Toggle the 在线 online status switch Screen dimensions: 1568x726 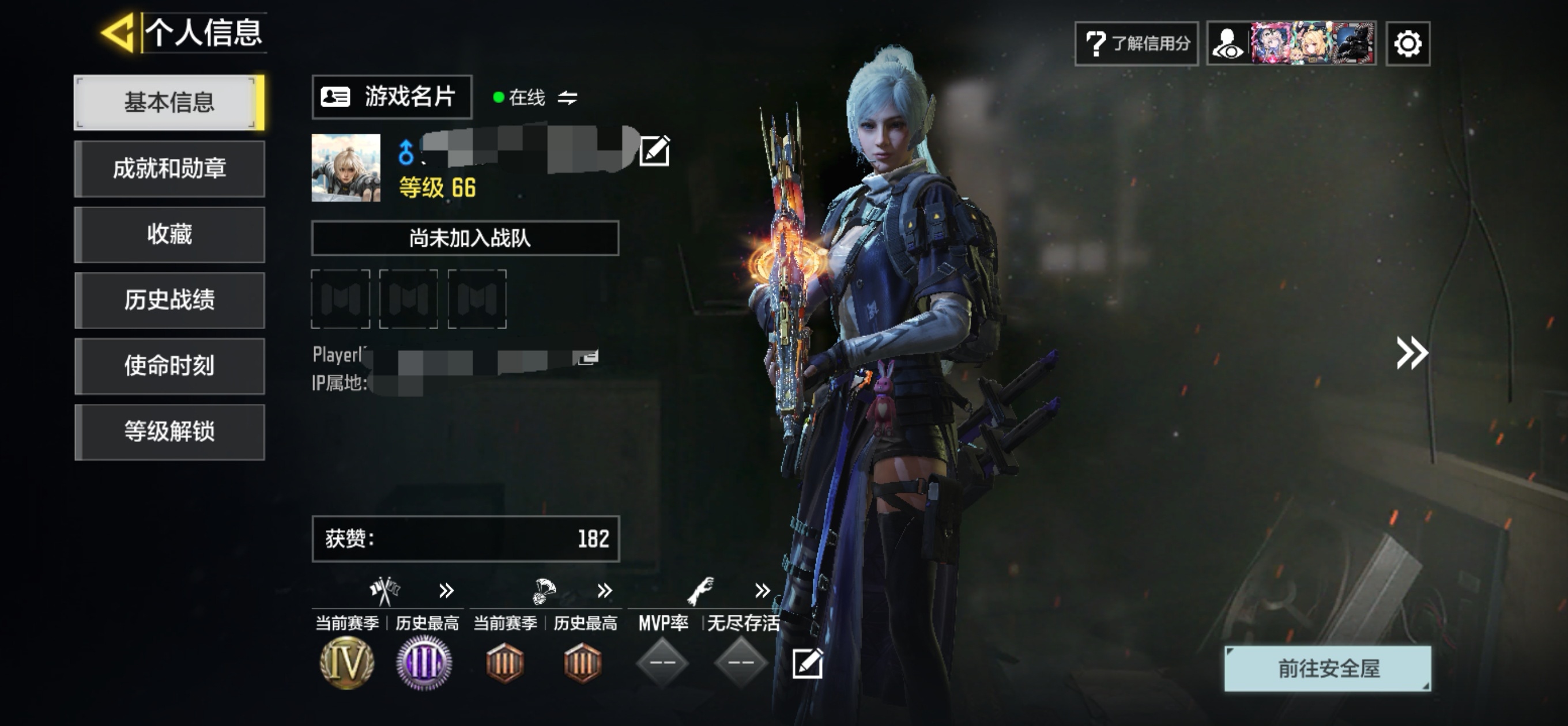(567, 97)
